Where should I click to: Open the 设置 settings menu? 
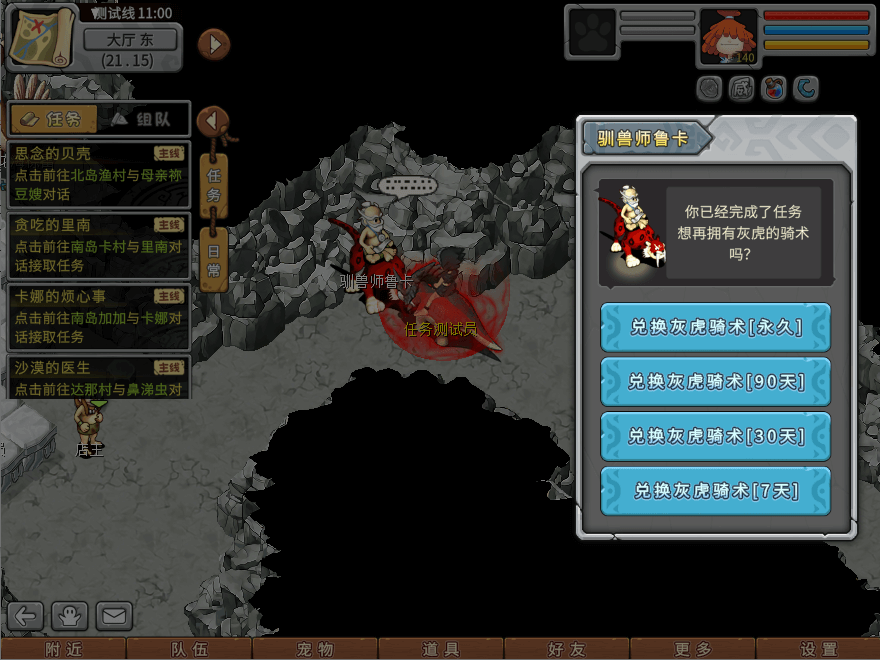[819, 649]
